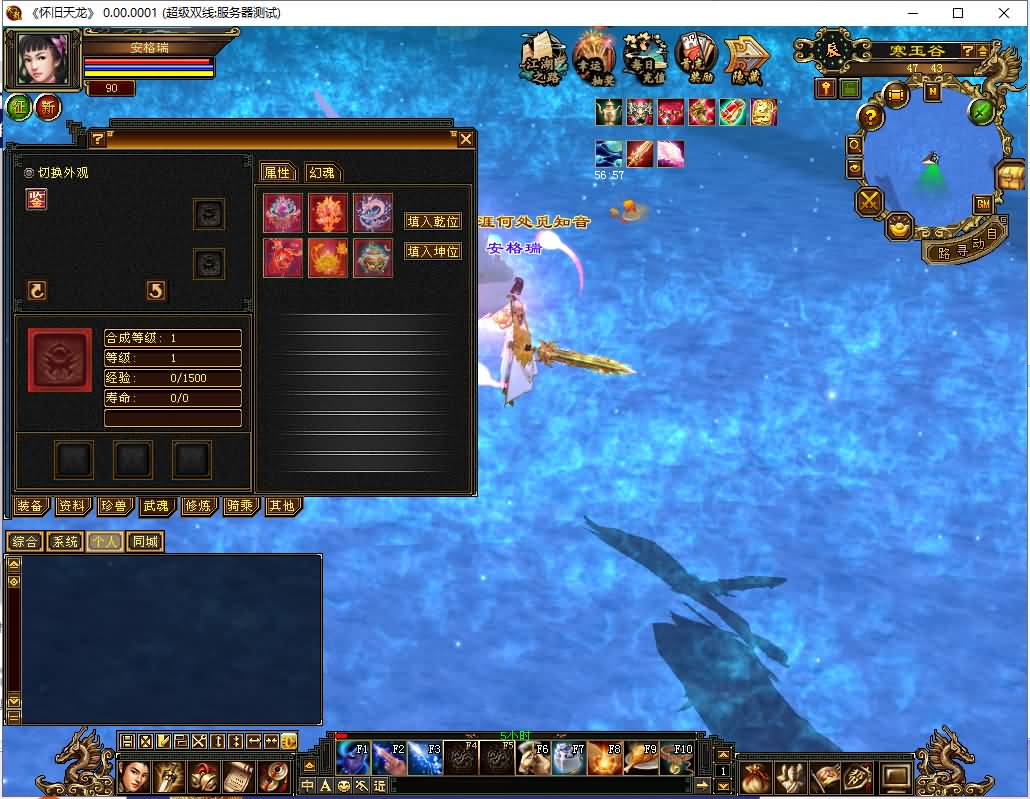1030x799 pixels.
Task: Select the 属性 tab
Action: 276,172
